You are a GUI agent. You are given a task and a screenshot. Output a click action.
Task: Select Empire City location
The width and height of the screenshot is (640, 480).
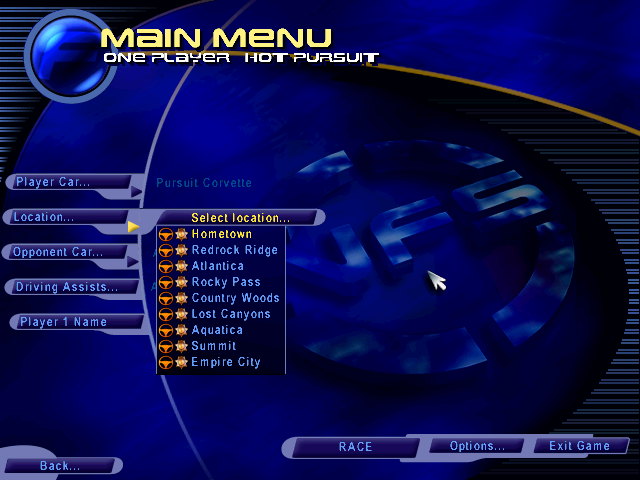(x=226, y=362)
